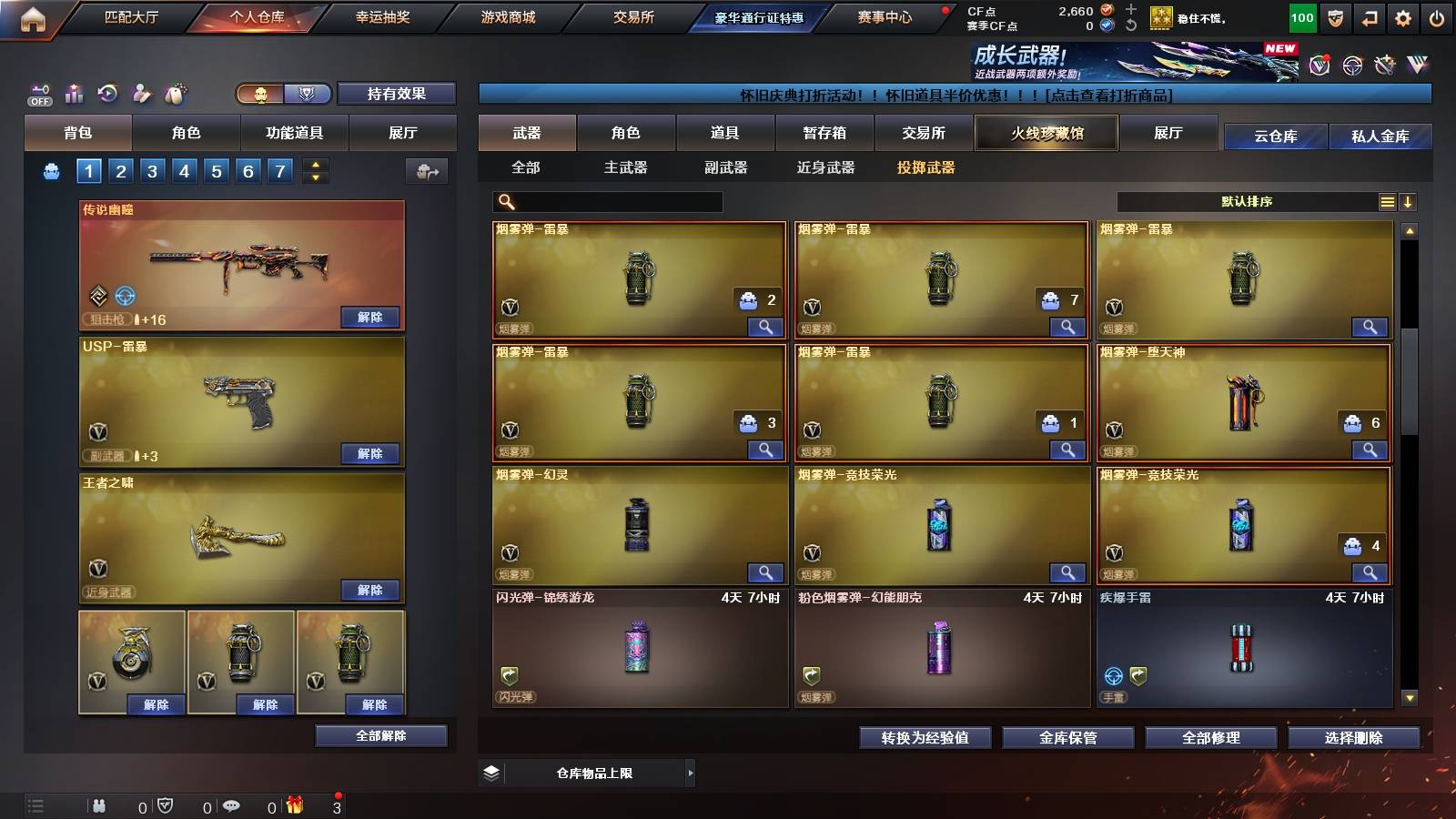Open the game settings gear icon
Image resolution: width=1456 pixels, height=819 pixels.
point(1403,16)
